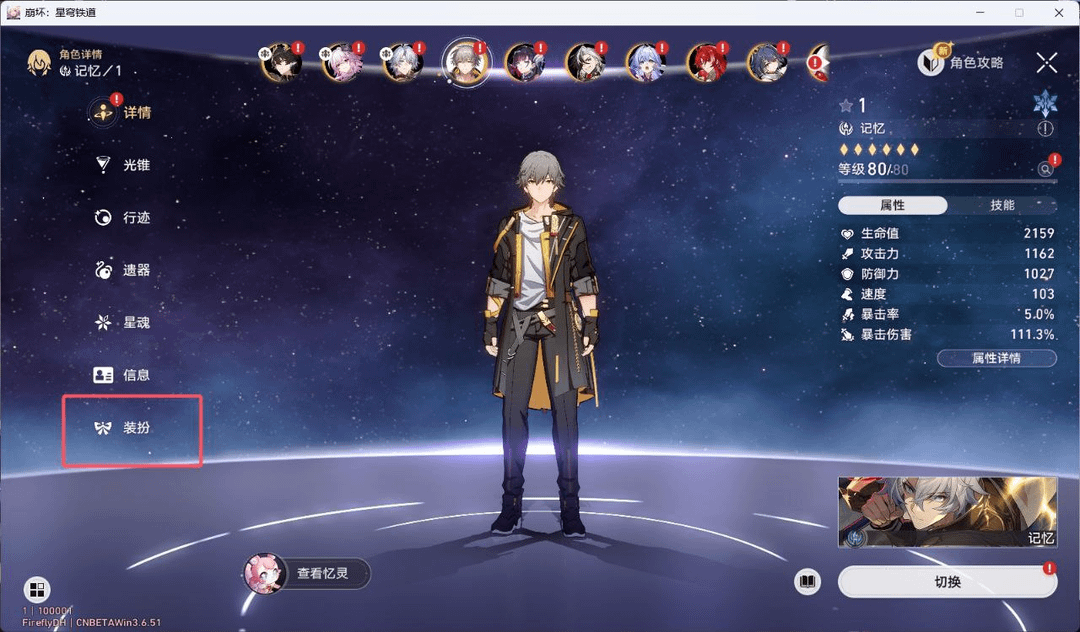Open 属性详情 attribute details
This screenshot has height=632, width=1080.
click(x=996, y=358)
